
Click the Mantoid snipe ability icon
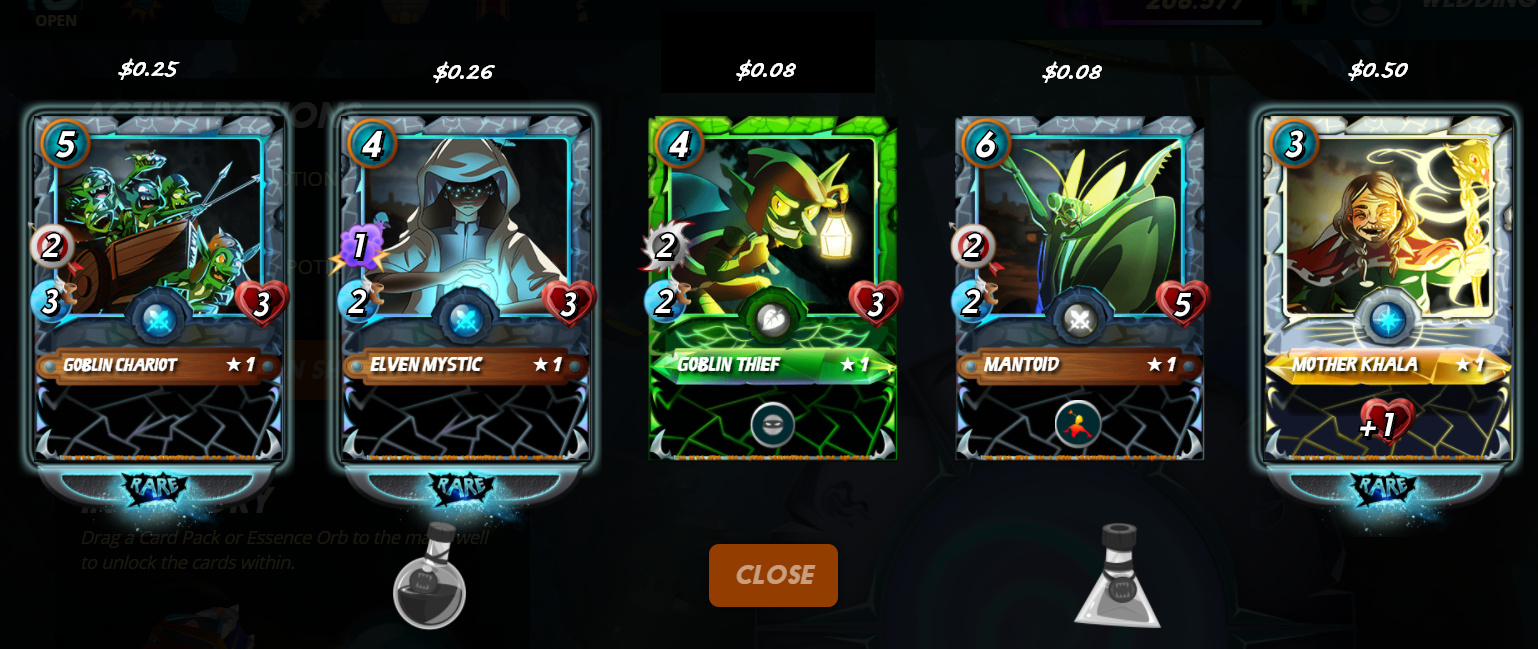pos(1078,424)
